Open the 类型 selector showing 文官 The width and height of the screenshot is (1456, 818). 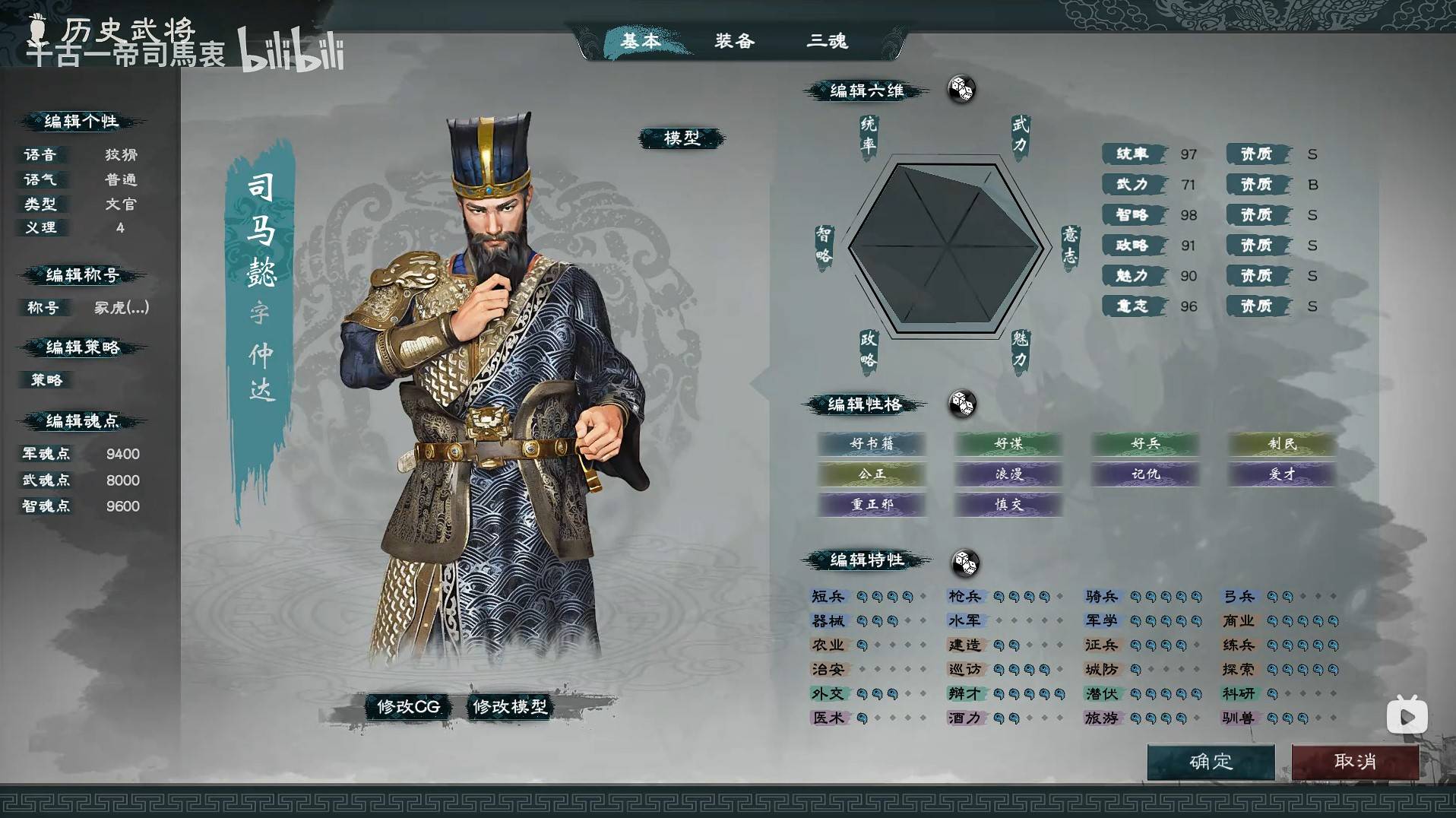click(x=122, y=204)
